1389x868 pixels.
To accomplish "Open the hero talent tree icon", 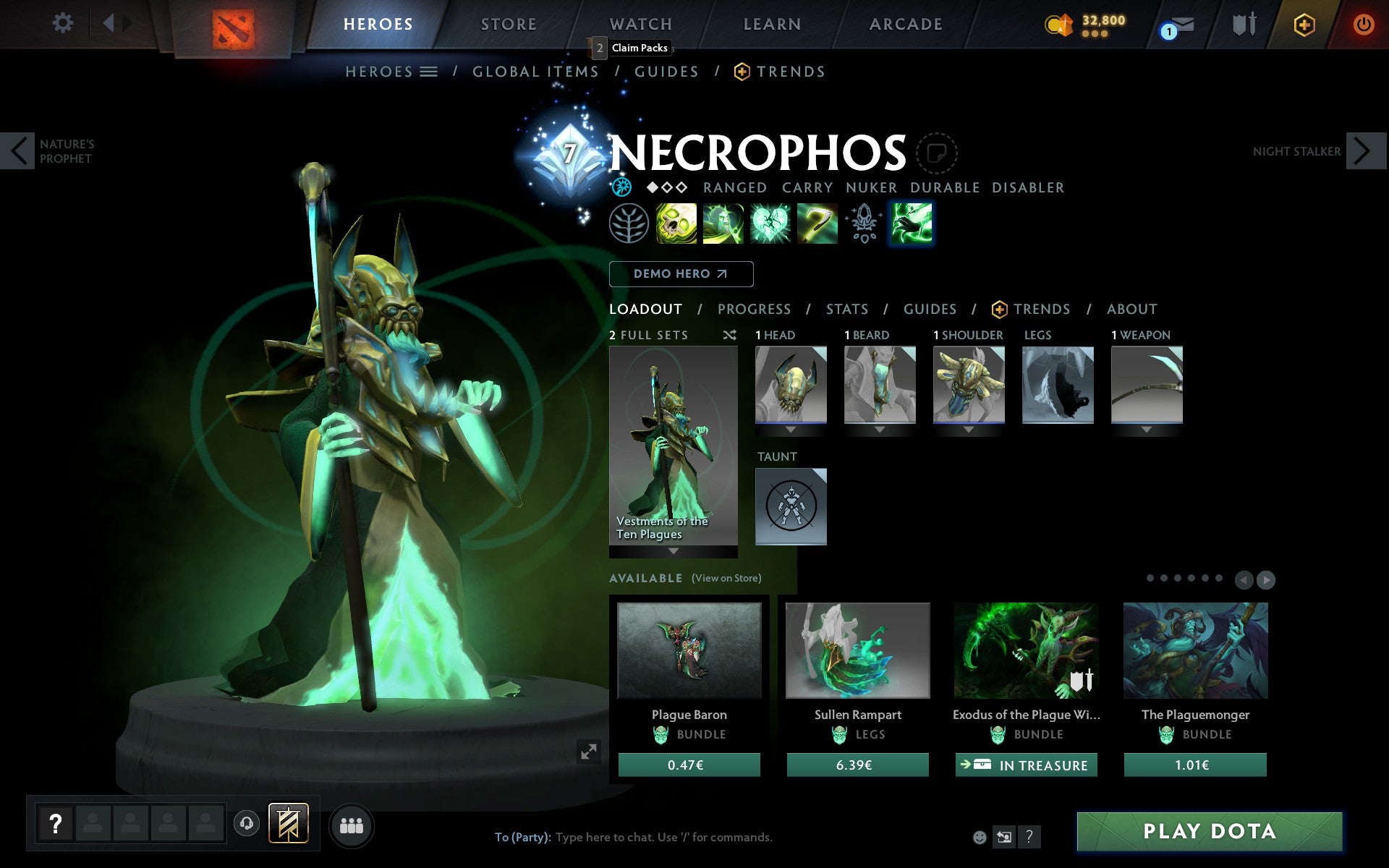I will tap(628, 224).
